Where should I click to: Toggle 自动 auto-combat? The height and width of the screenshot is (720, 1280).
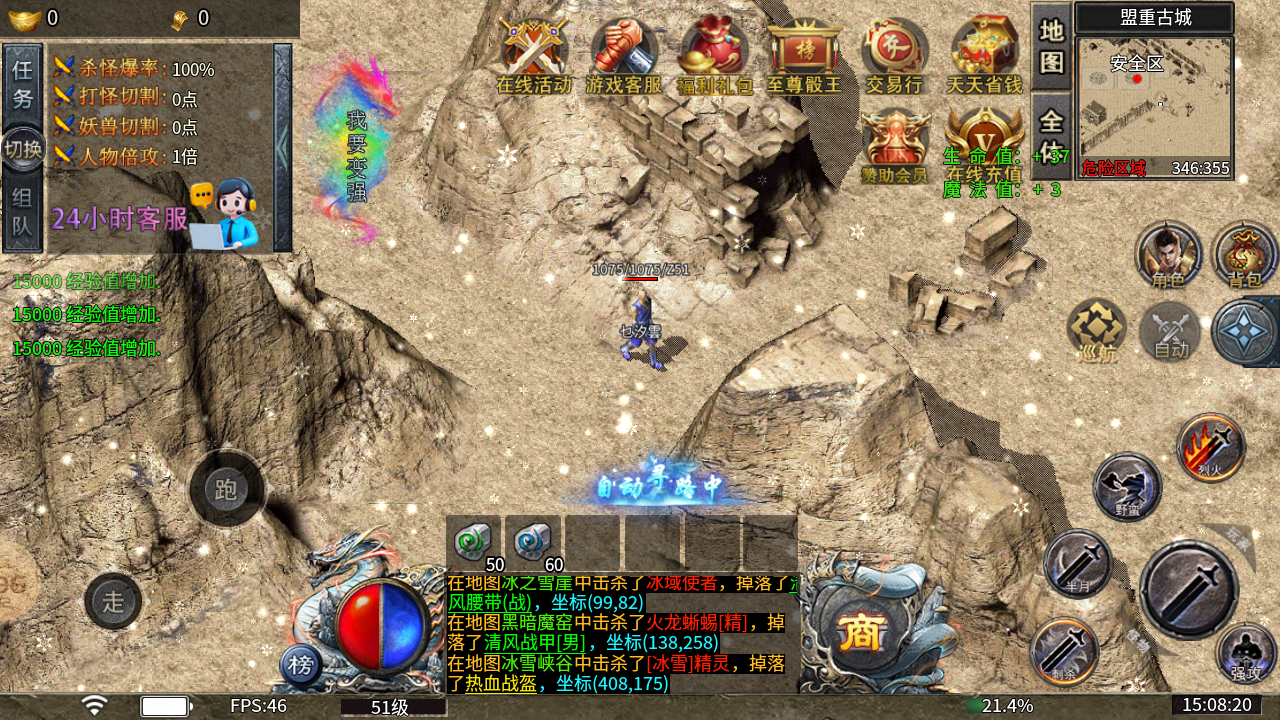(1171, 330)
